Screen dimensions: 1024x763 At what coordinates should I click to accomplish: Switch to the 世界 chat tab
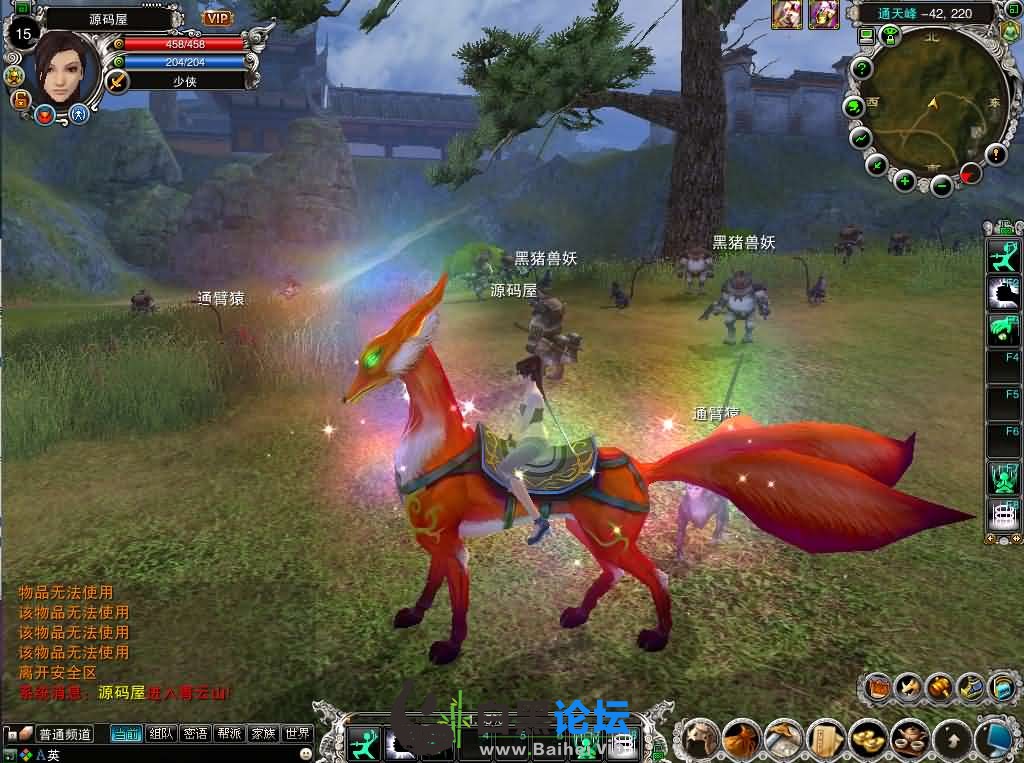tap(297, 734)
